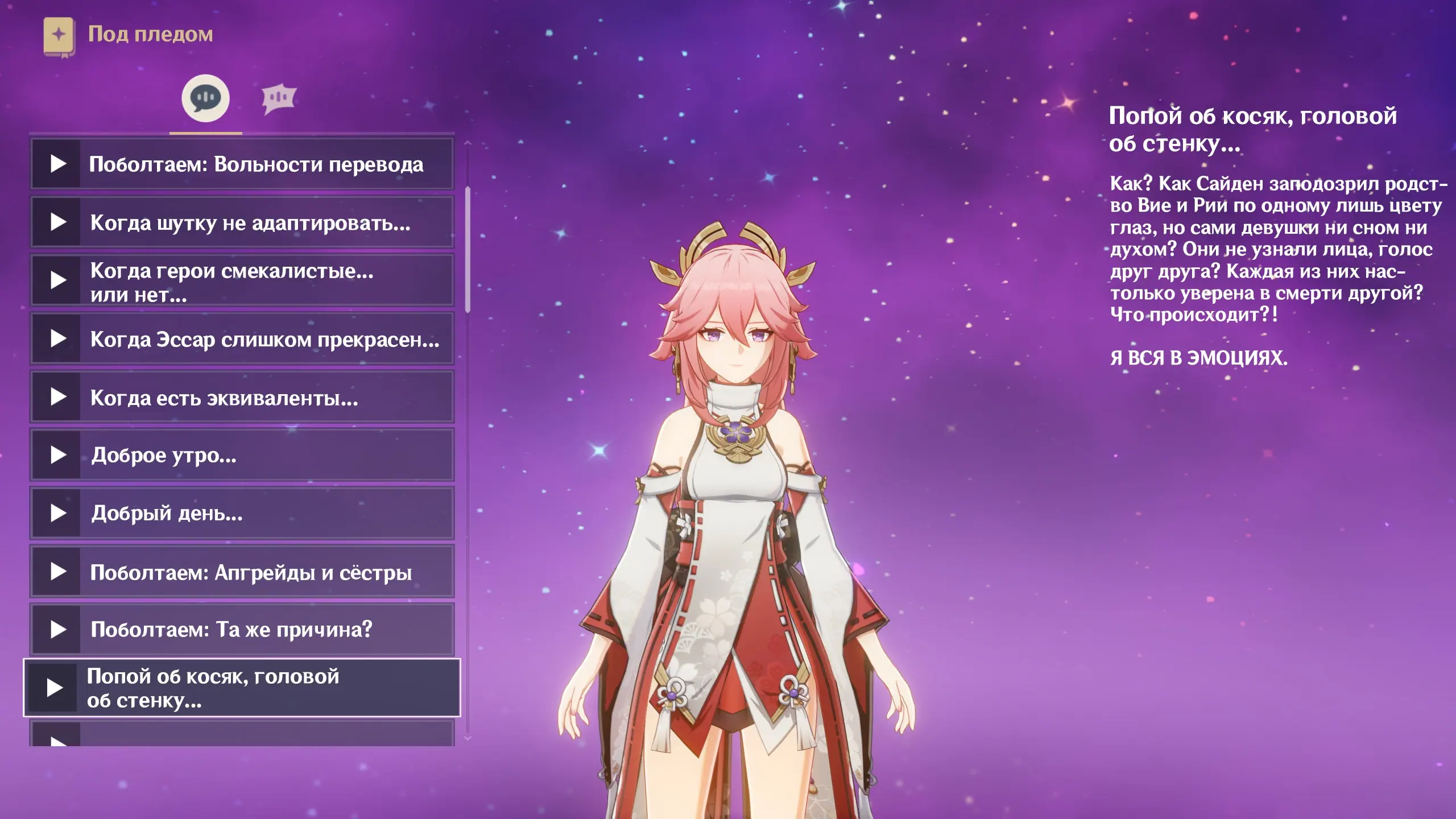
Task: Select "Поболтаем: Та же причина?" entry
Action: coord(242,630)
